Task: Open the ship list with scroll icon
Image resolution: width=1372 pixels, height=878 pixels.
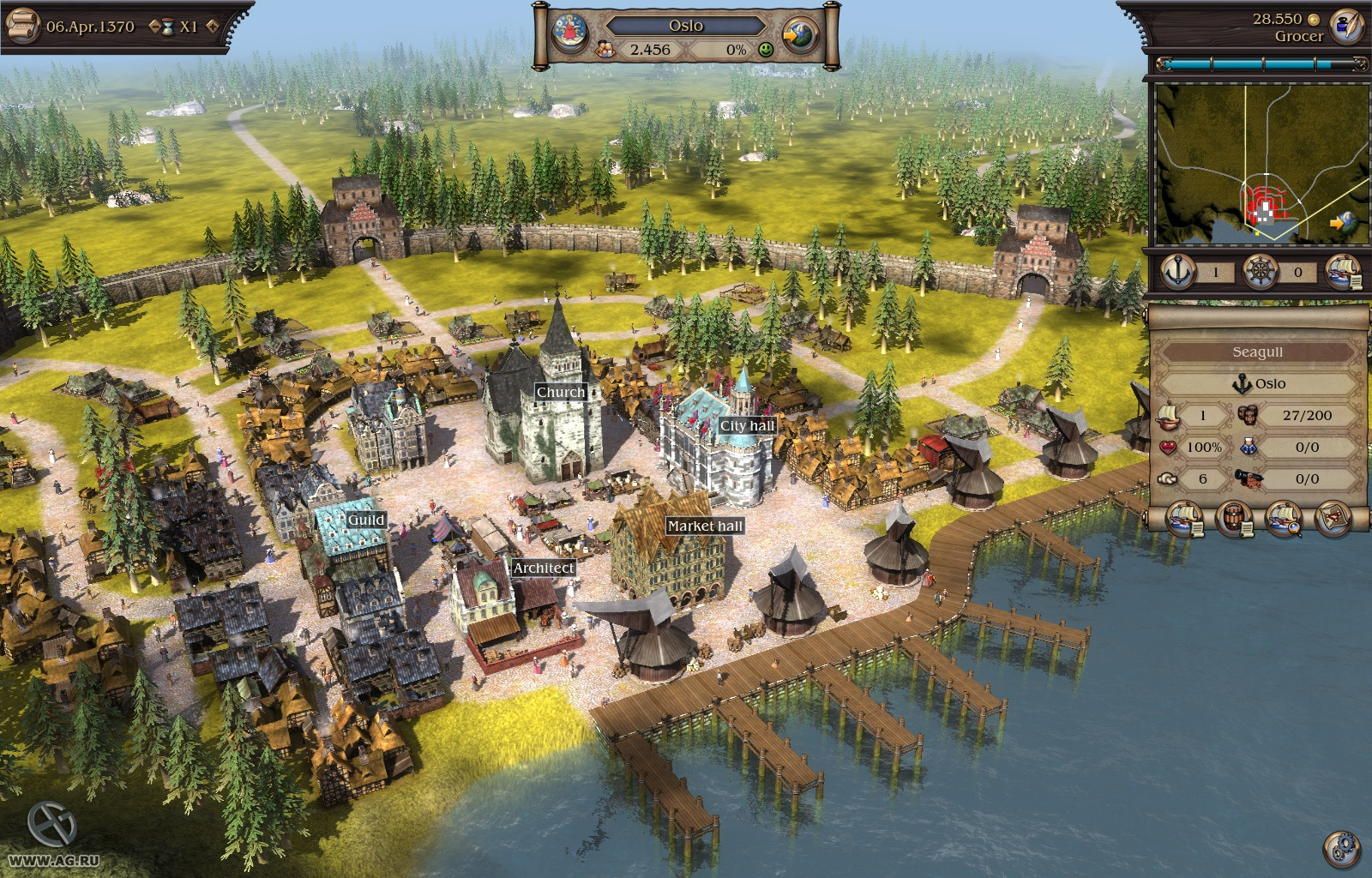Action: [x=1343, y=272]
